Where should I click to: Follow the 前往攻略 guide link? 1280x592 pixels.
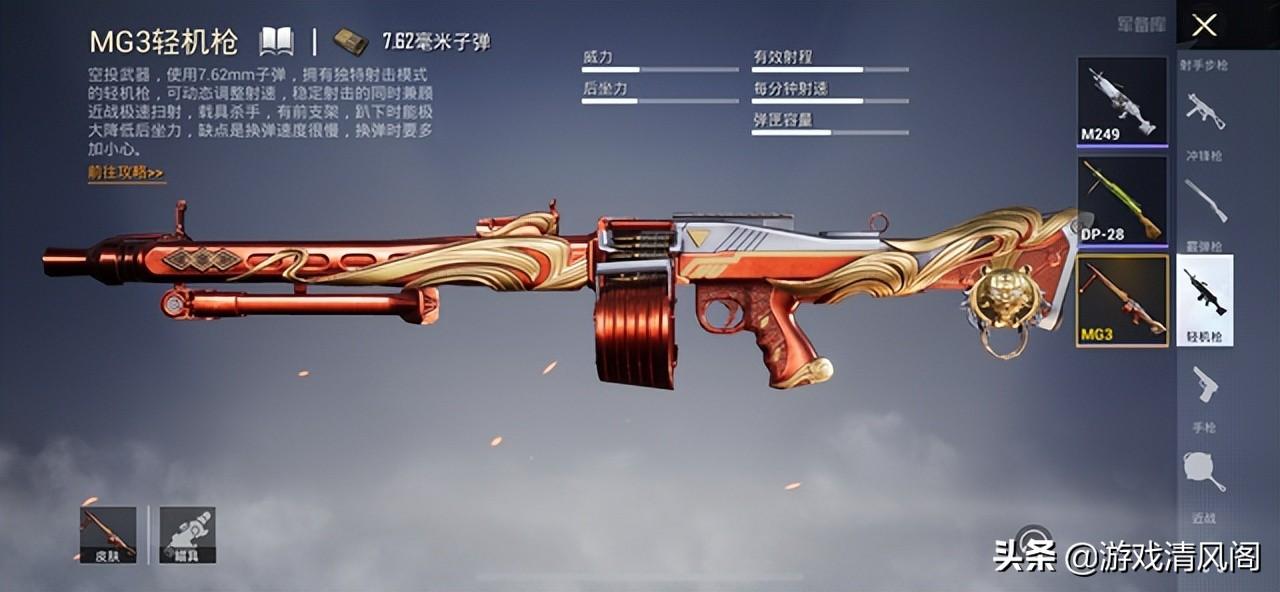125,173
